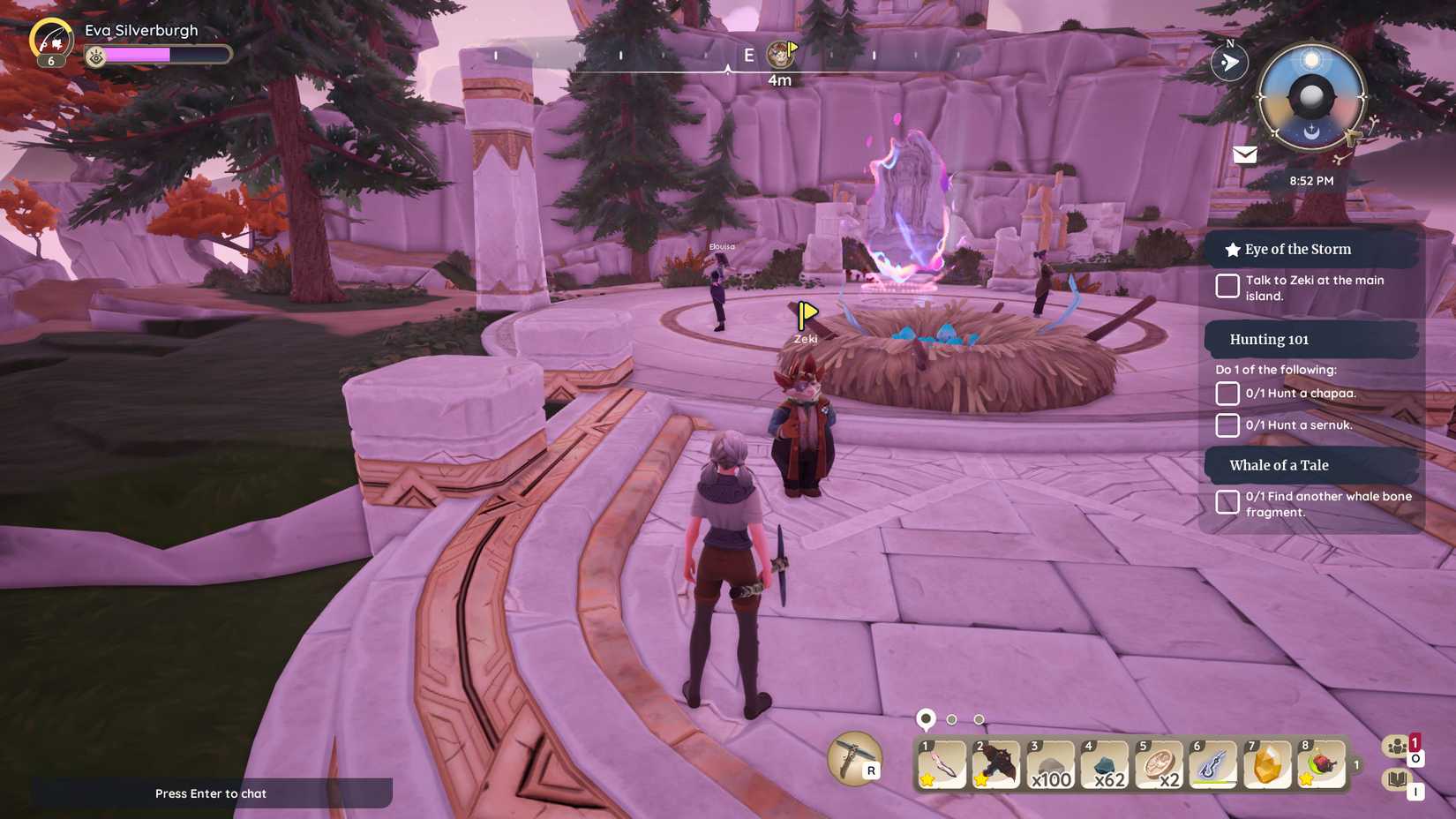Check 'Talk to Zeki at the main island'
The image size is (1456, 819).
coord(1227,286)
